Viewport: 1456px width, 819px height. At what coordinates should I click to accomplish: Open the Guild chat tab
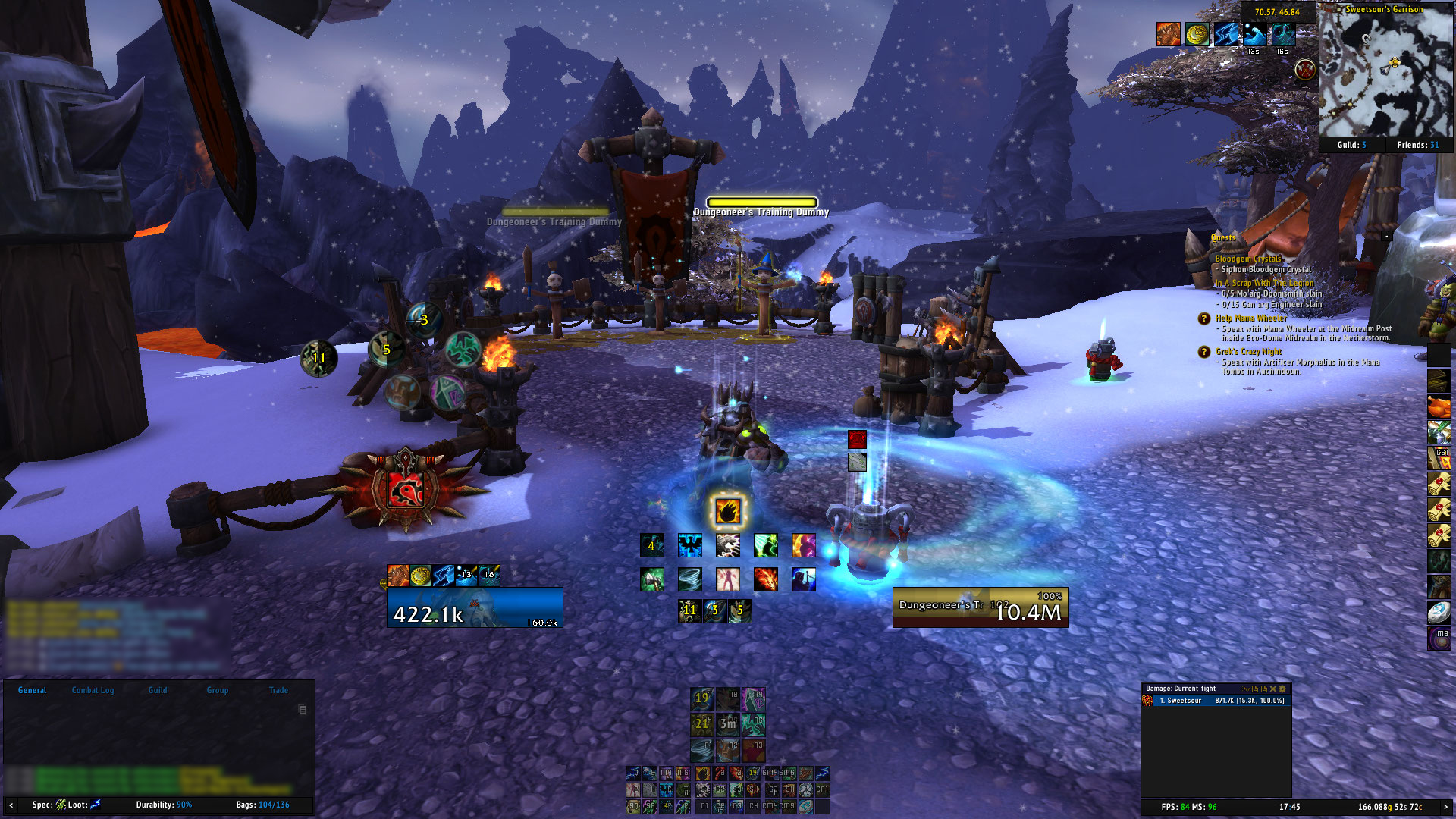(158, 690)
